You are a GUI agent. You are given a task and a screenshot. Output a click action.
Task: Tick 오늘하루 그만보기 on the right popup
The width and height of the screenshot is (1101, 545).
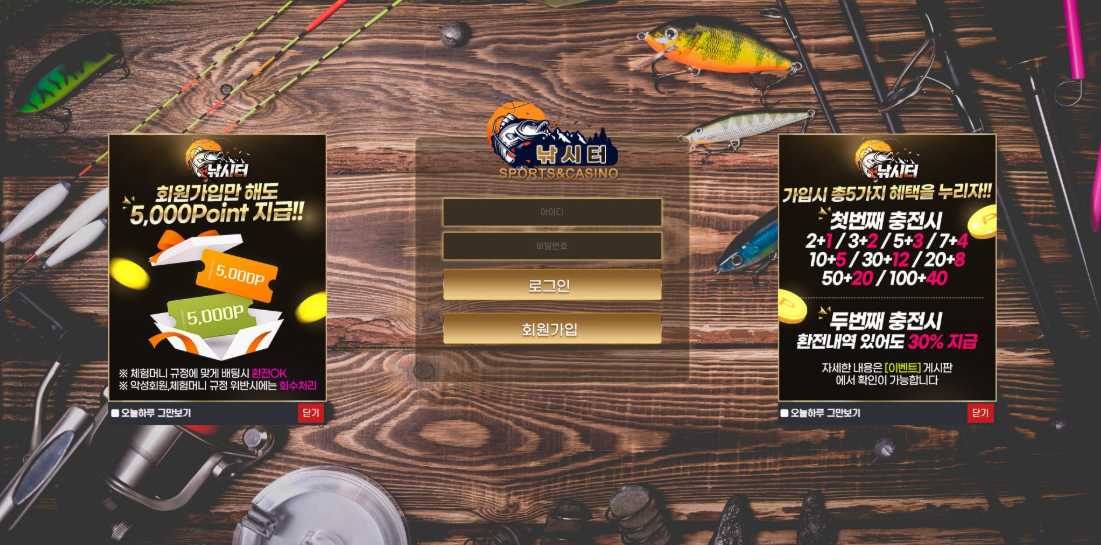click(x=785, y=413)
